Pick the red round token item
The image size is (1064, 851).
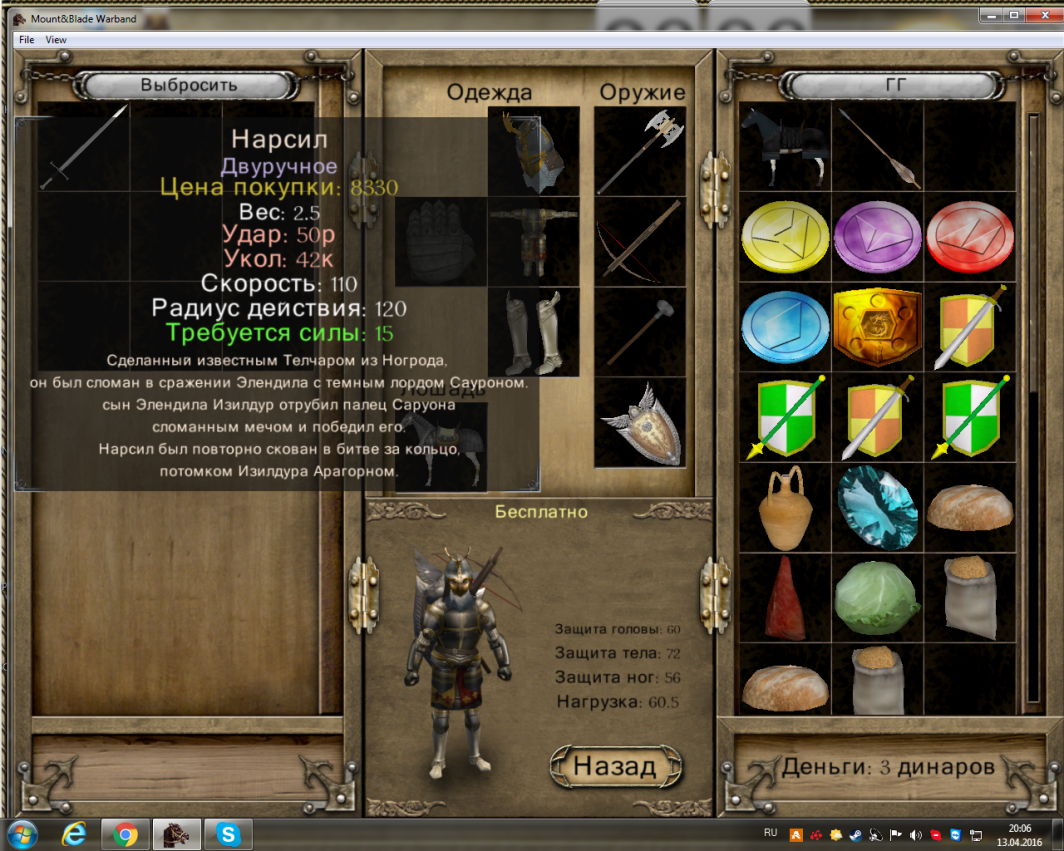click(x=967, y=236)
